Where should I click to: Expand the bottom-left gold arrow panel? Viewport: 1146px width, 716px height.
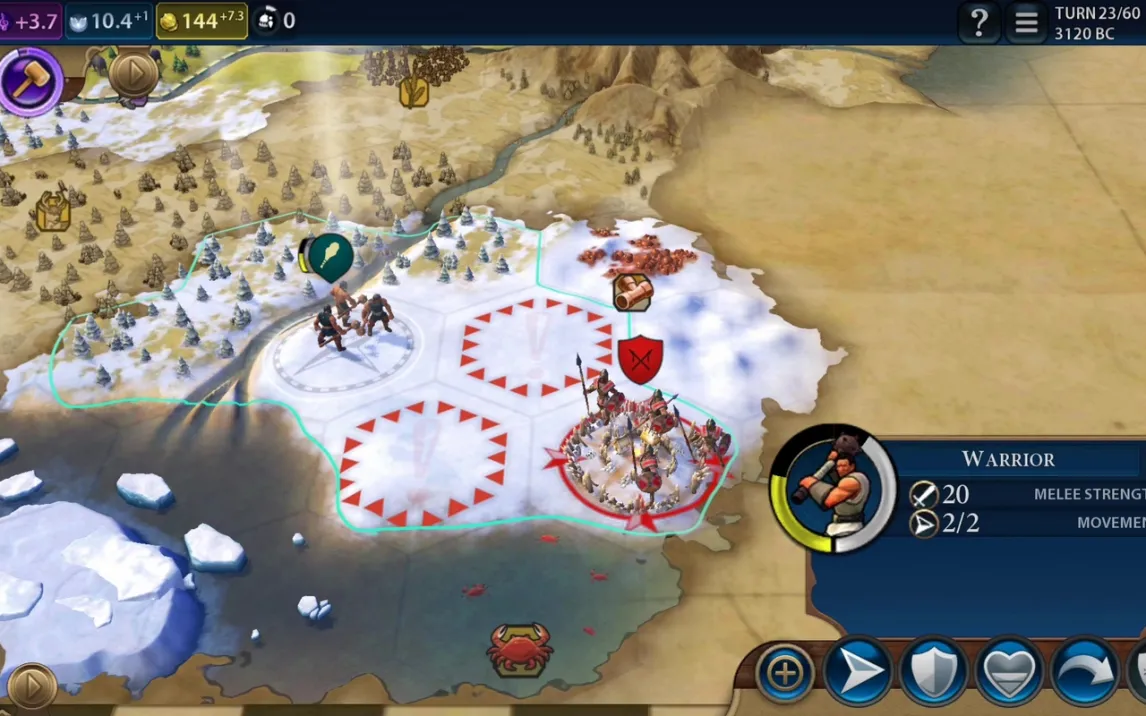click(x=31, y=687)
